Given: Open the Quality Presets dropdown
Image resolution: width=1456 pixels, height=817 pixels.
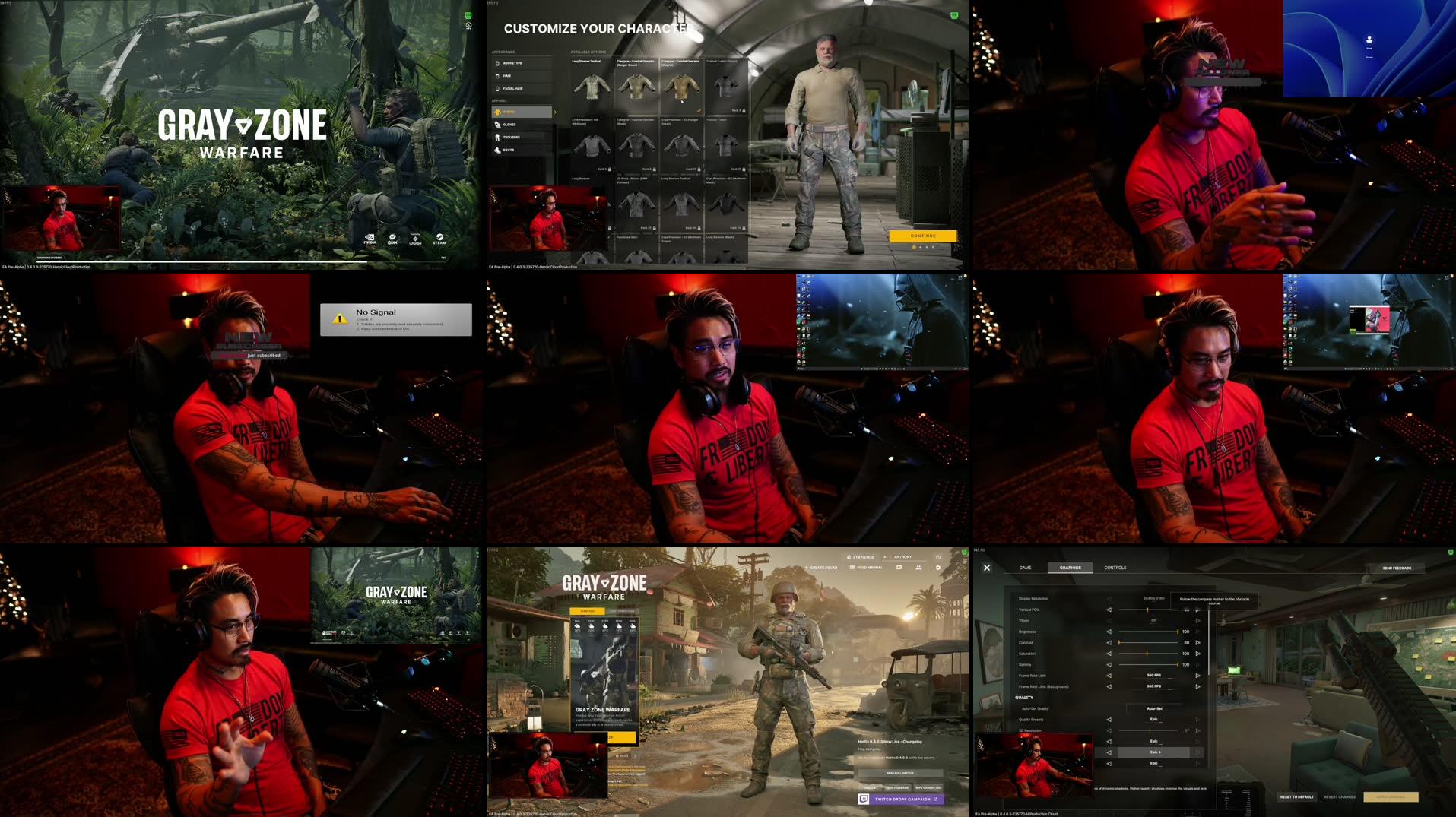Looking at the screenshot, I should (x=1154, y=720).
